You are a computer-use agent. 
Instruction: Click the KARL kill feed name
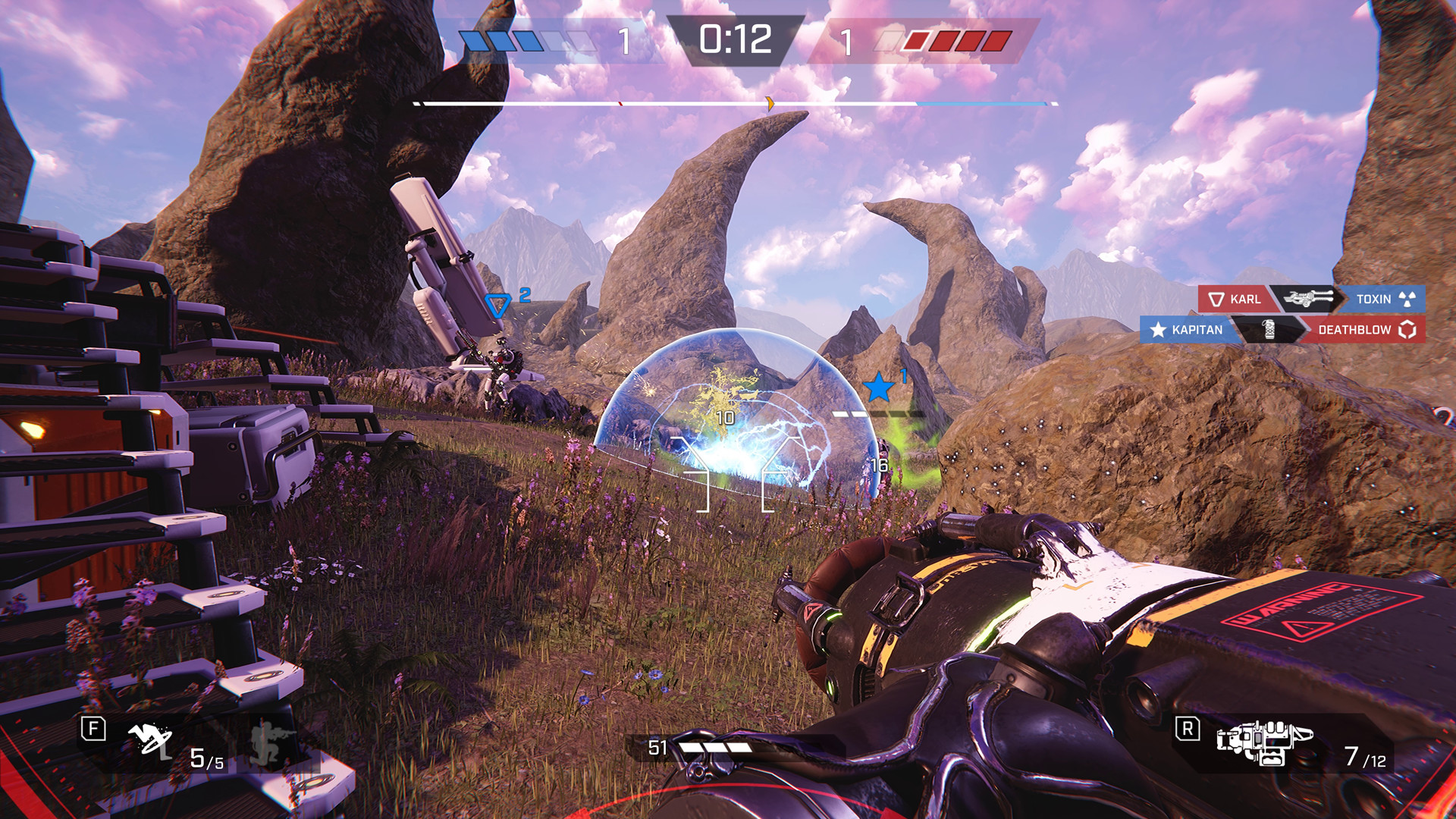click(1244, 300)
